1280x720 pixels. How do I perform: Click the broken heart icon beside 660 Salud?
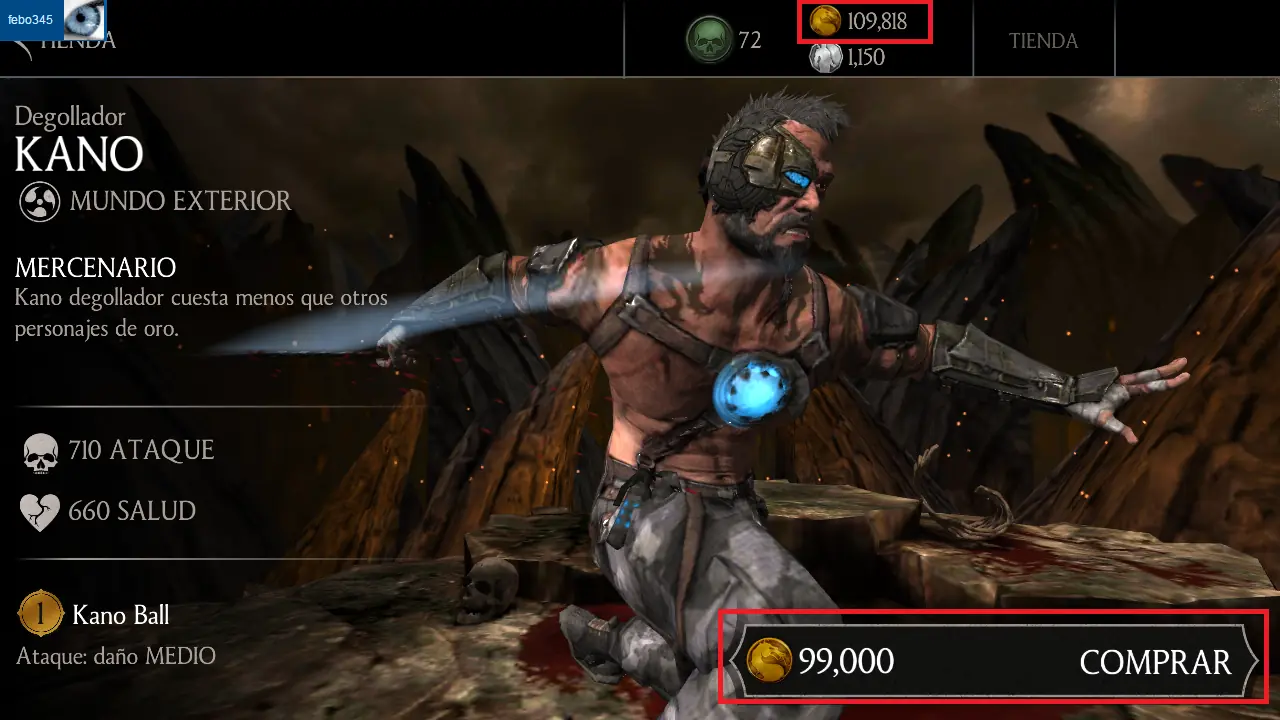point(40,511)
